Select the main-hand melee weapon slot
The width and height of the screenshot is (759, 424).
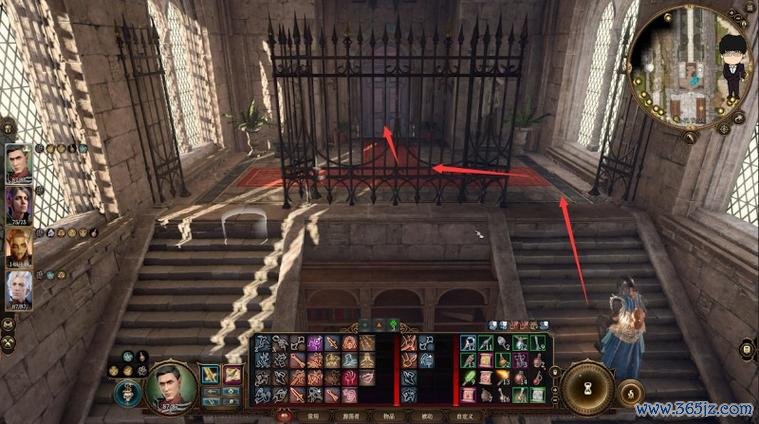coord(211,374)
